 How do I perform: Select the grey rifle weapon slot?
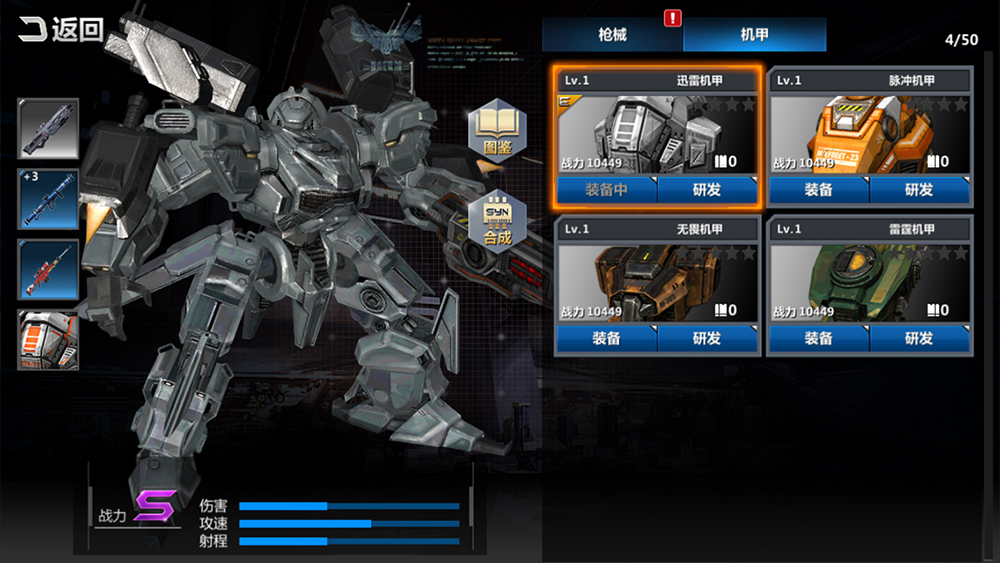click(48, 129)
